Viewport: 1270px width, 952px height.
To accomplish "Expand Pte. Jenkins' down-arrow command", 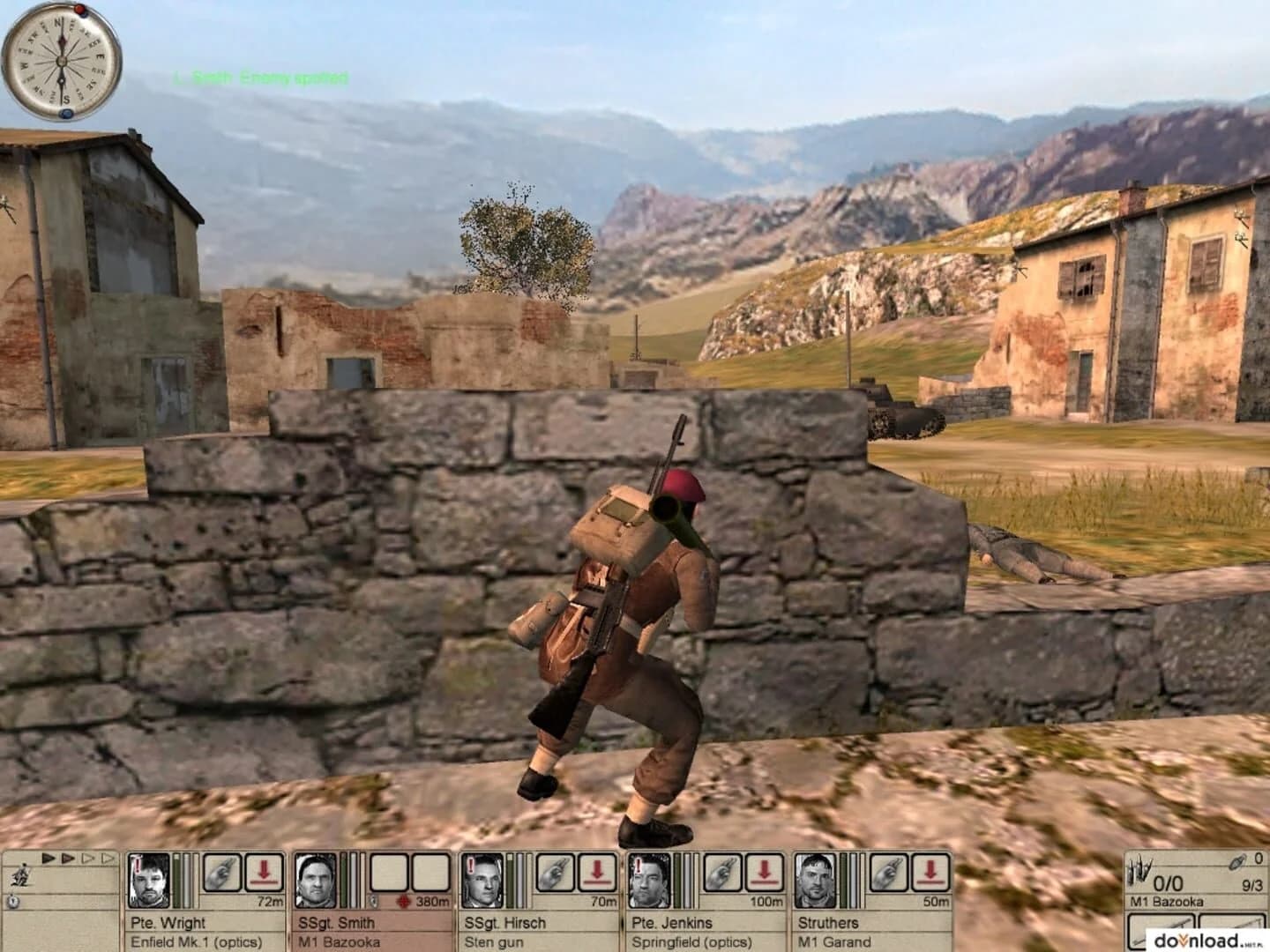I will coord(766,869).
